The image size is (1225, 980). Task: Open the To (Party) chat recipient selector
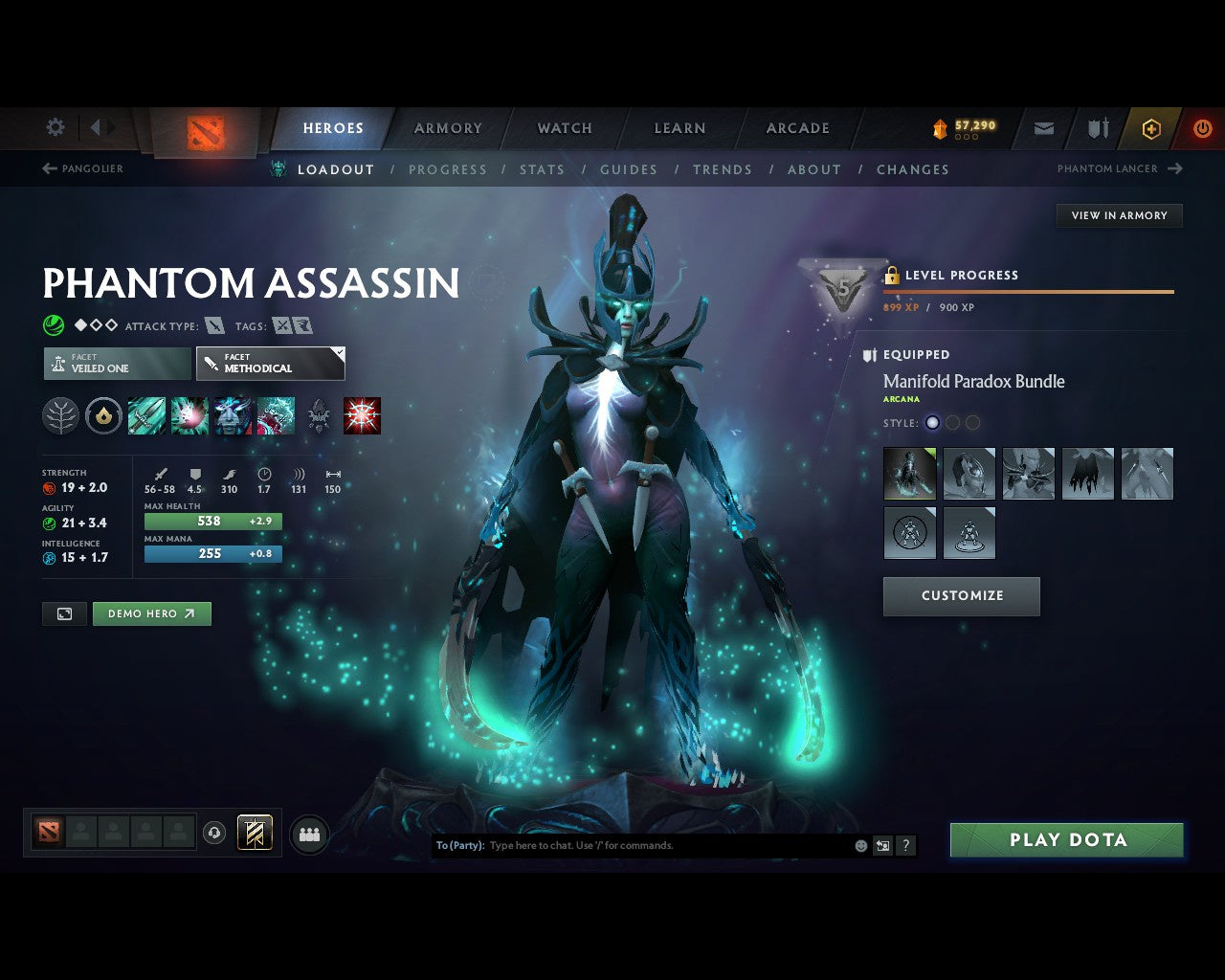(x=458, y=845)
